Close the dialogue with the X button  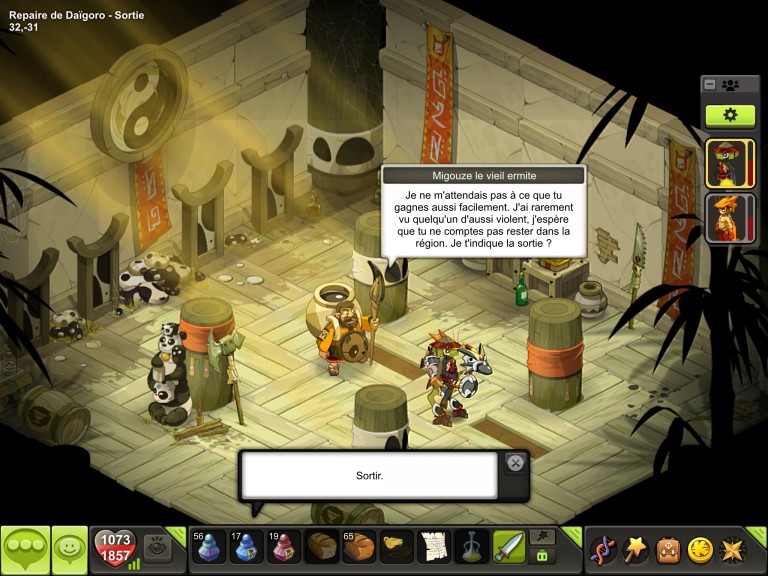tap(514, 462)
